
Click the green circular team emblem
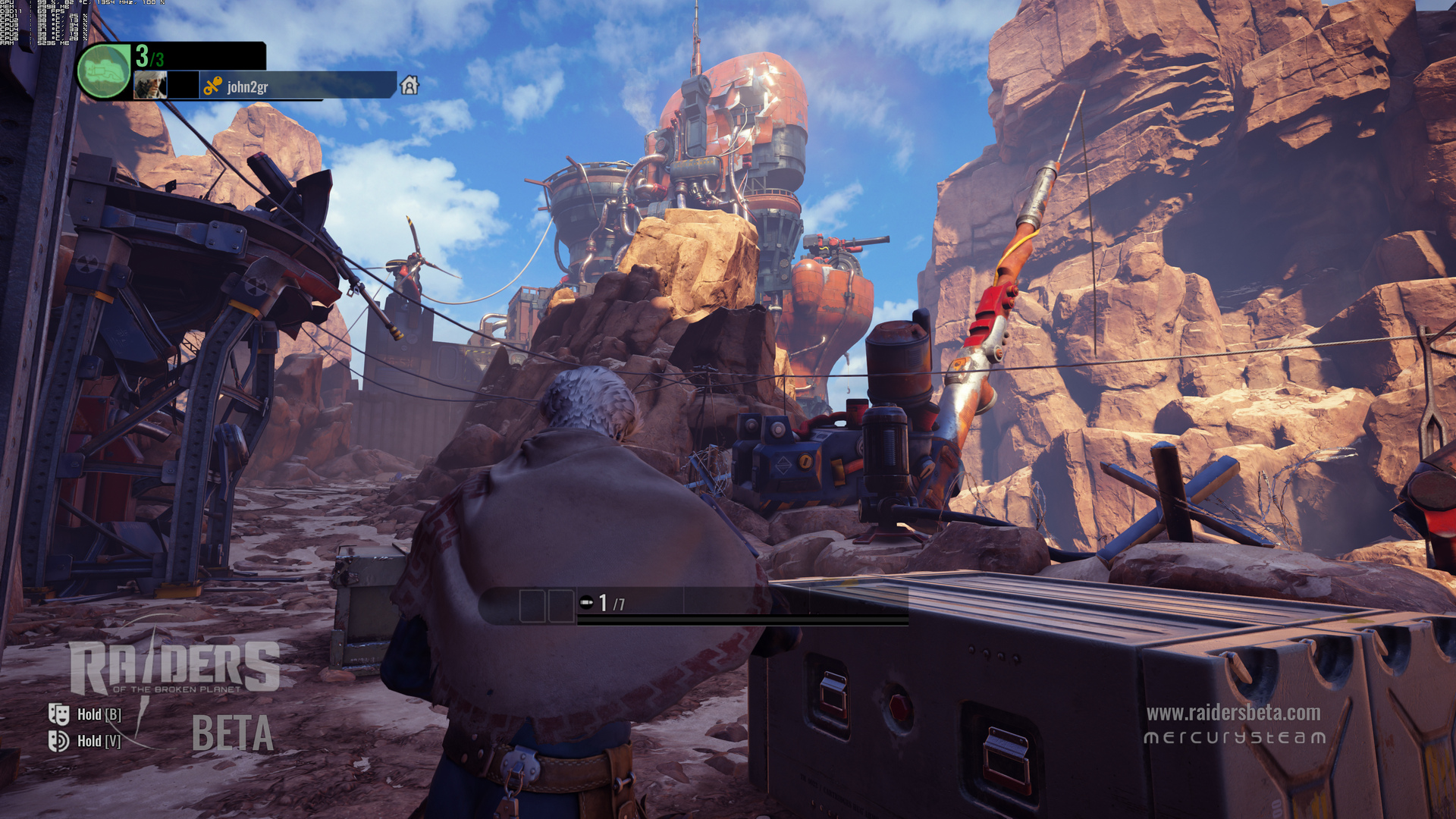tap(104, 71)
